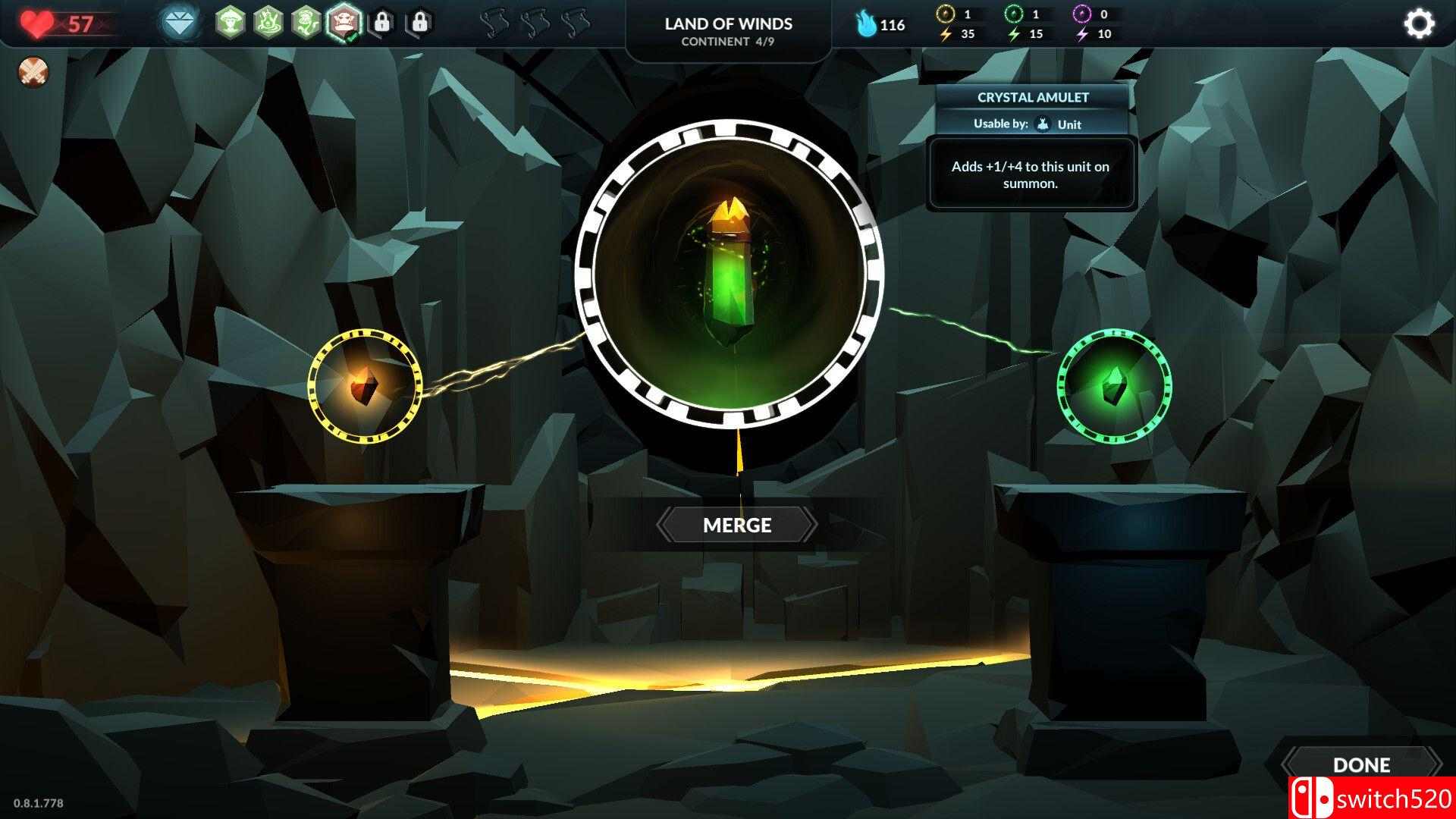The image size is (1456, 819).
Task: Open the settings gear menu
Action: [1419, 24]
